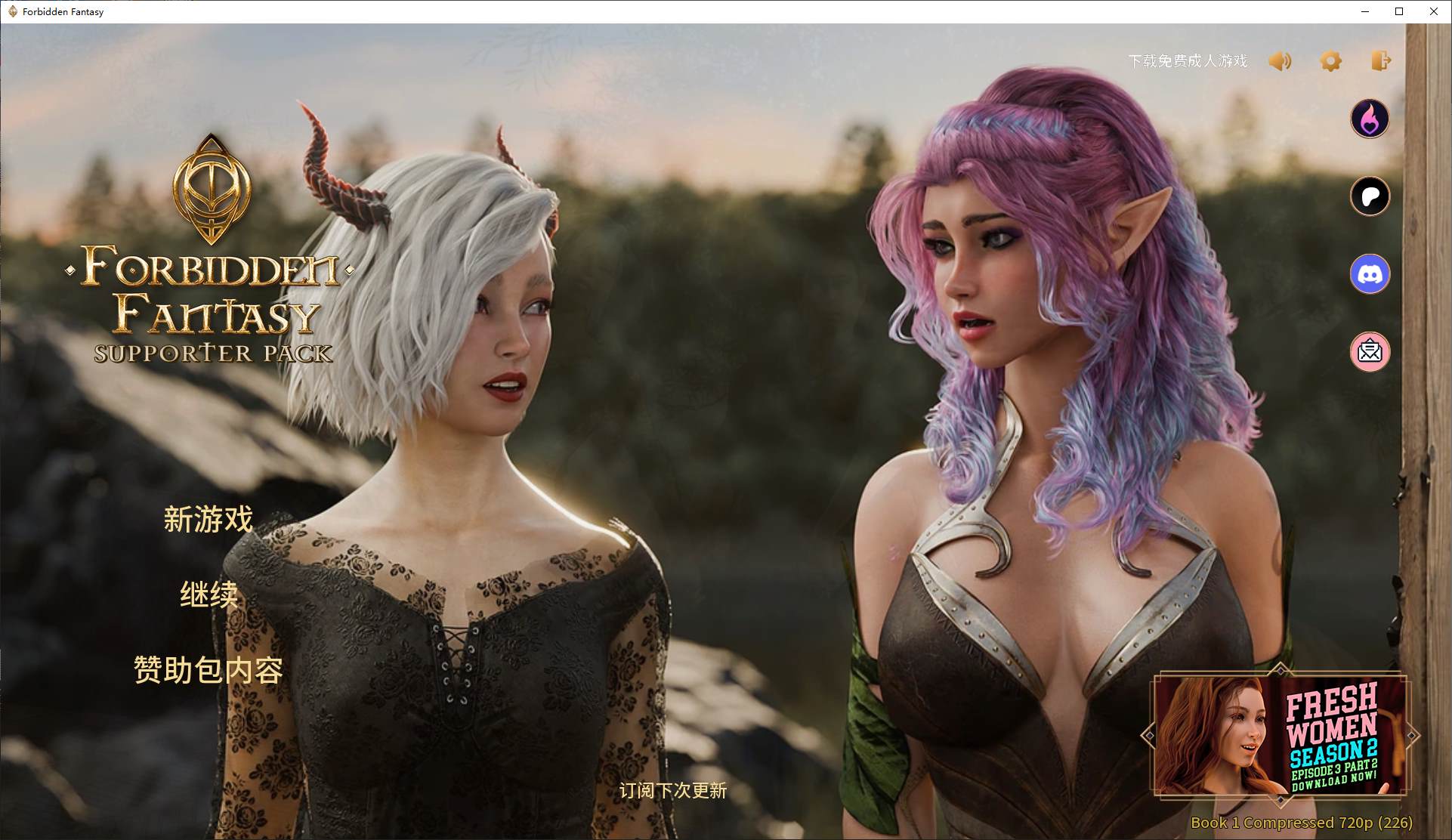Start a new game with 新游戏

[x=209, y=520]
